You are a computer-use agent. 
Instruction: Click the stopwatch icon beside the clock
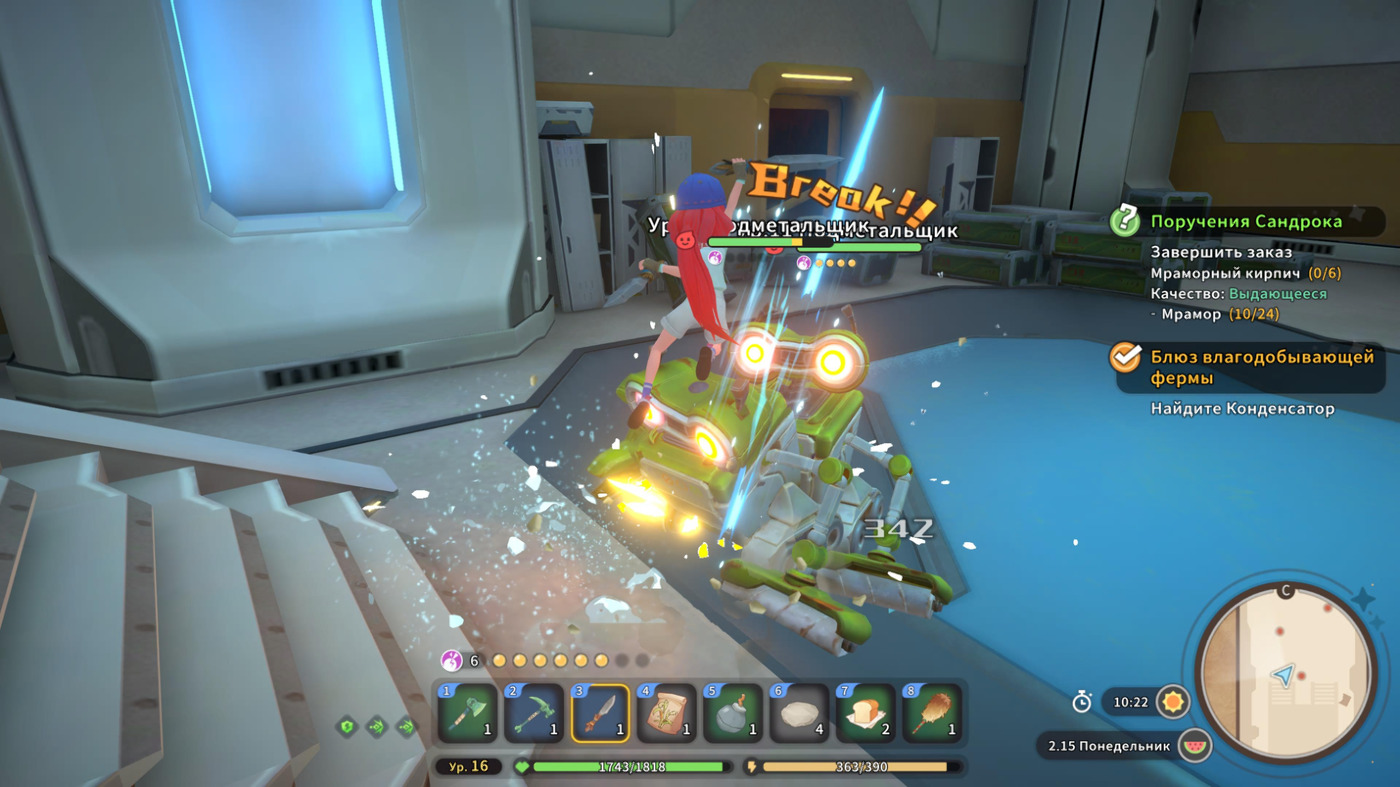coord(1082,702)
